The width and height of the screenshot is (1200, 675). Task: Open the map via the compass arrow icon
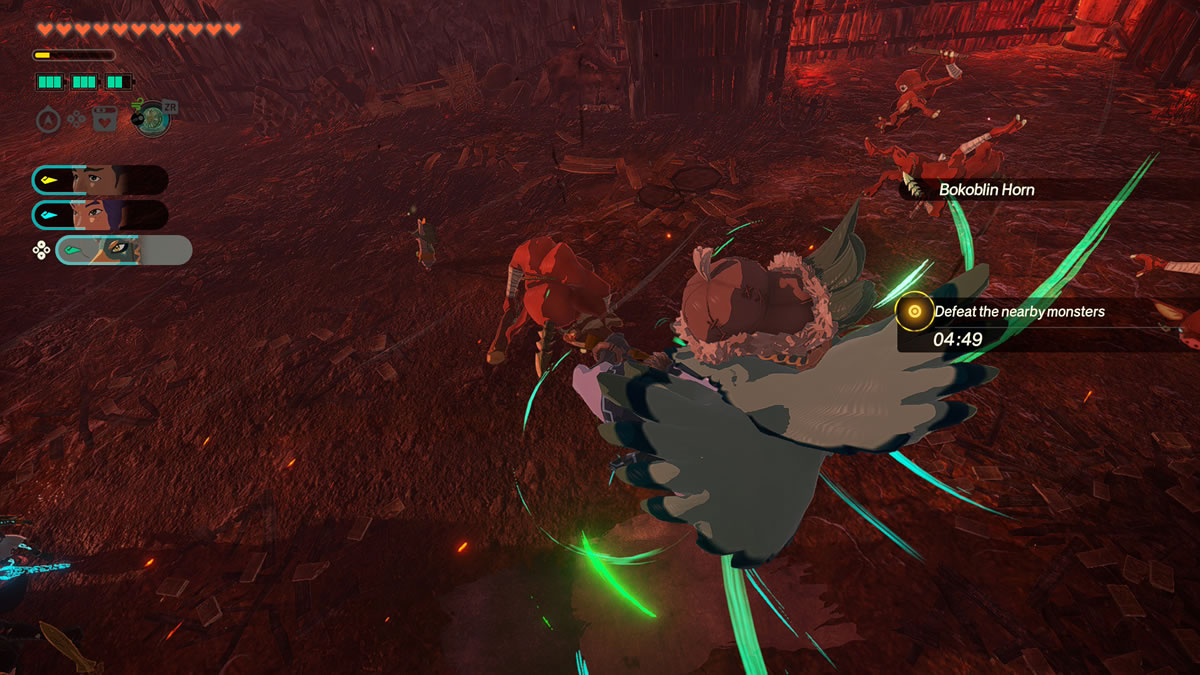coord(48,120)
